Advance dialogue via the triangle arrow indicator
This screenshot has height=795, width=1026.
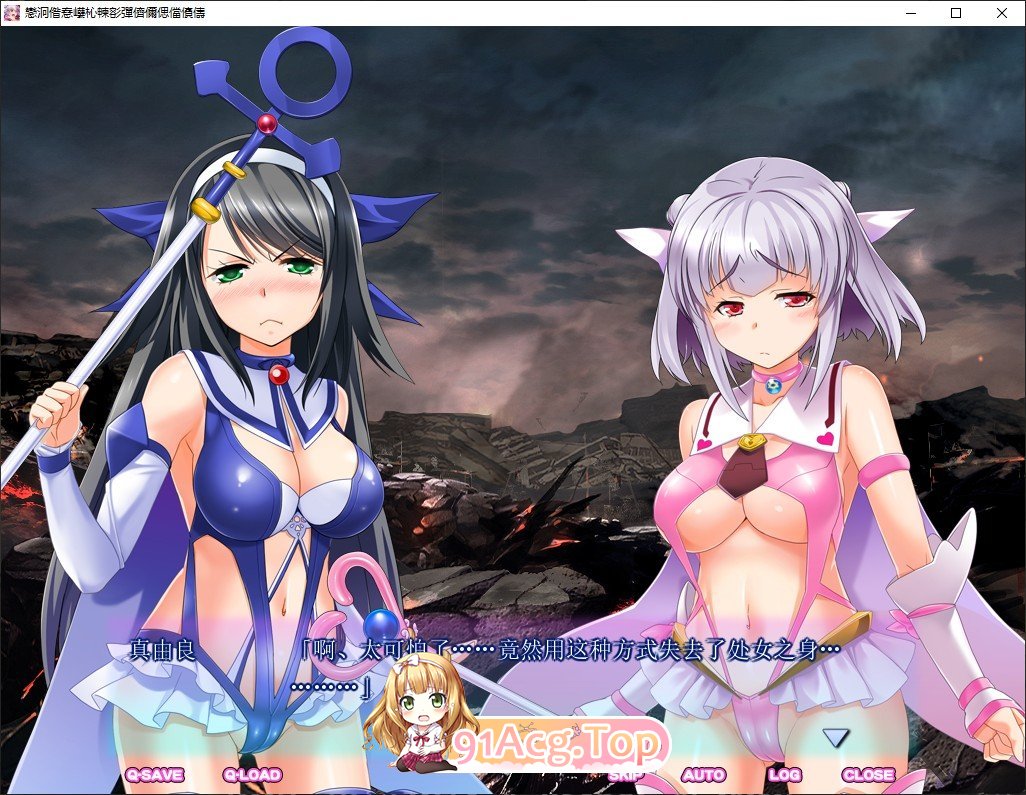point(835,738)
